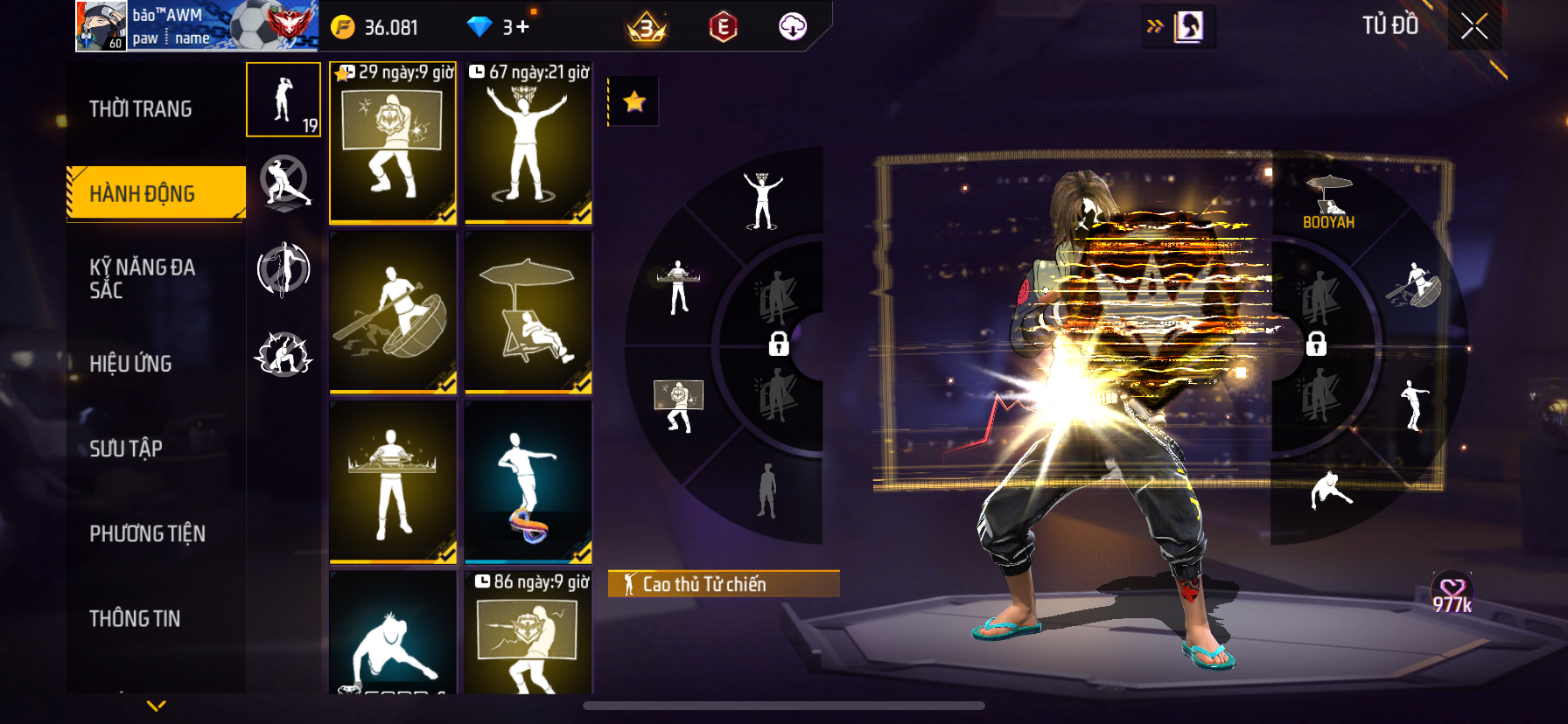Image resolution: width=1568 pixels, height=724 pixels.
Task: Open the Hiệu Ứng section
Action: point(130,364)
